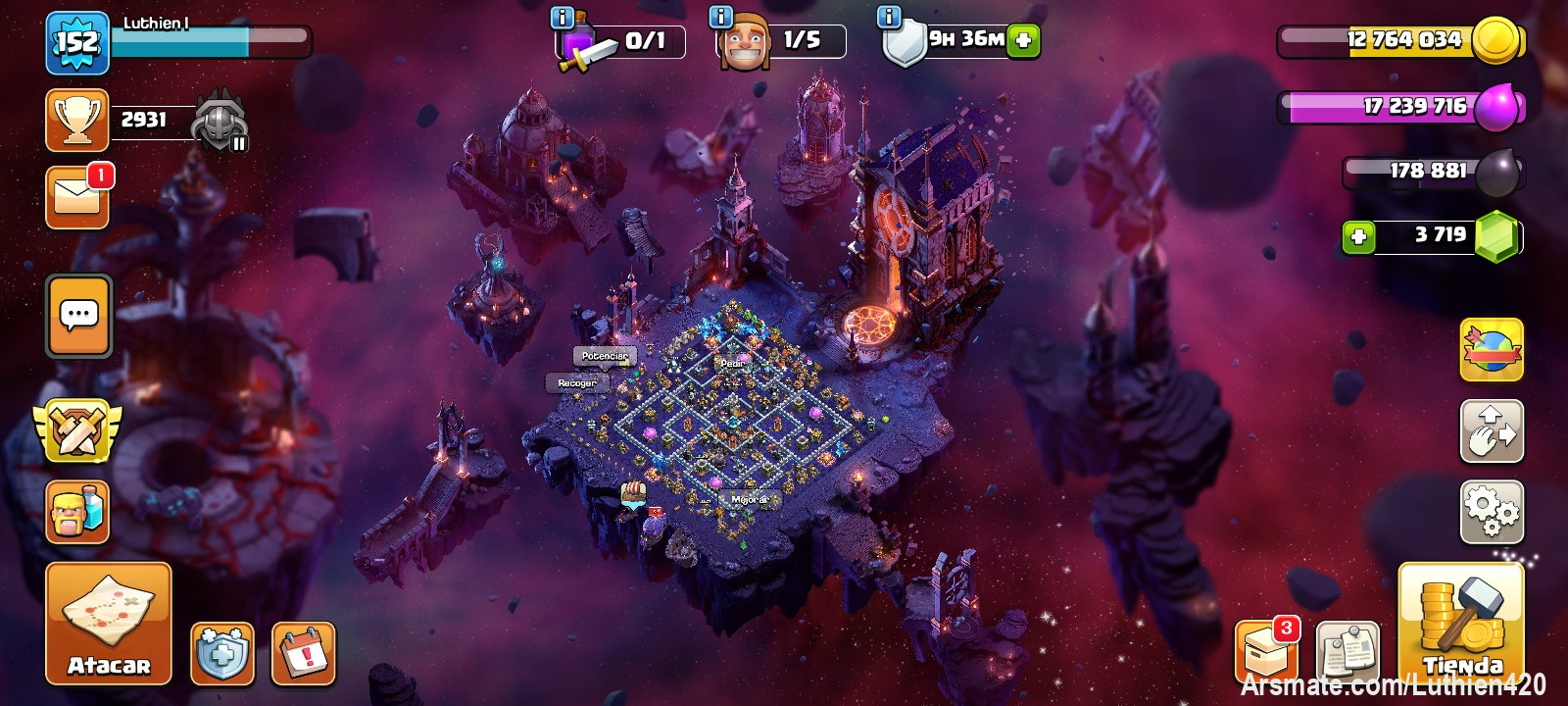Open the globe world map button
Viewport: 1568px width, 706px height.
point(1492,350)
